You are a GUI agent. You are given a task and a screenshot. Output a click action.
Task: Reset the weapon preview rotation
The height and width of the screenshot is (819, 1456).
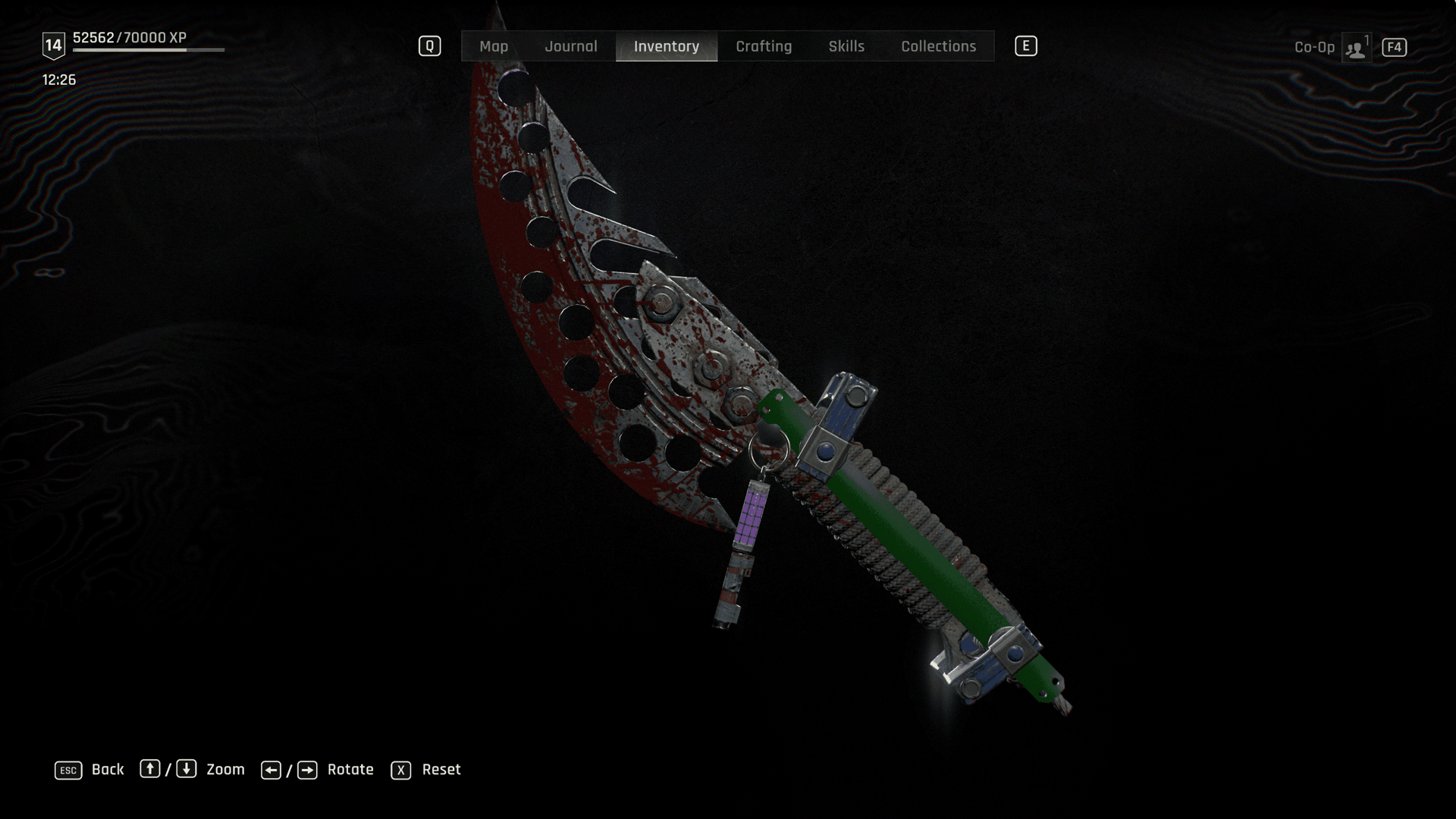[x=441, y=770]
